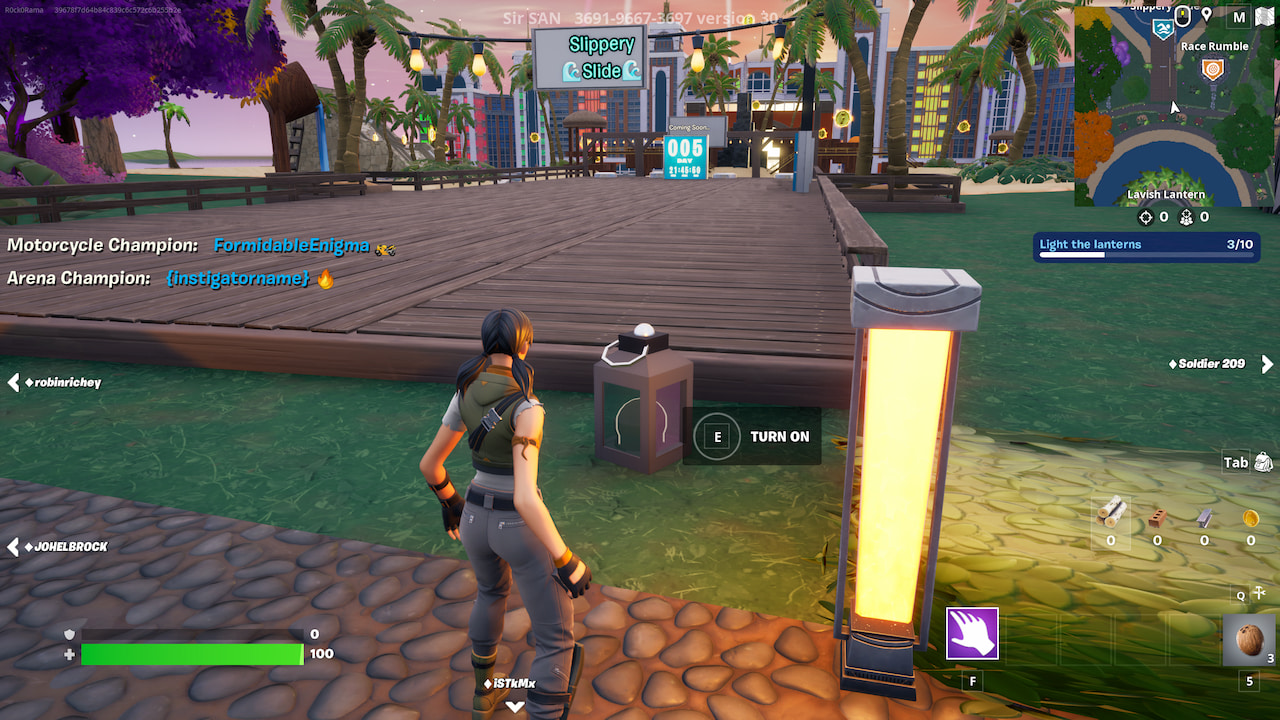Open inventory via the Tab label
Viewport: 1280px width, 720px height.
point(1236,462)
